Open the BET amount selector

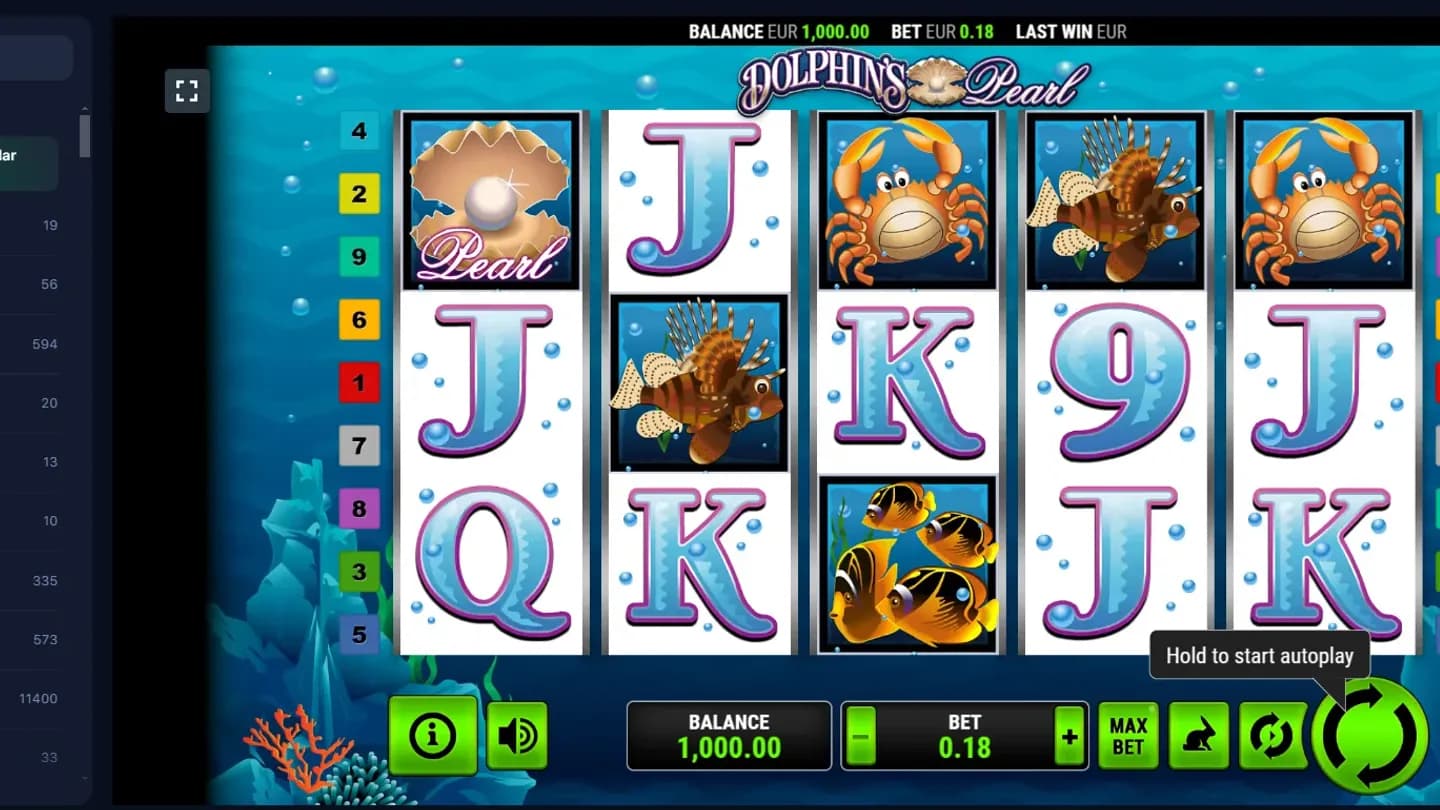[x=965, y=736]
